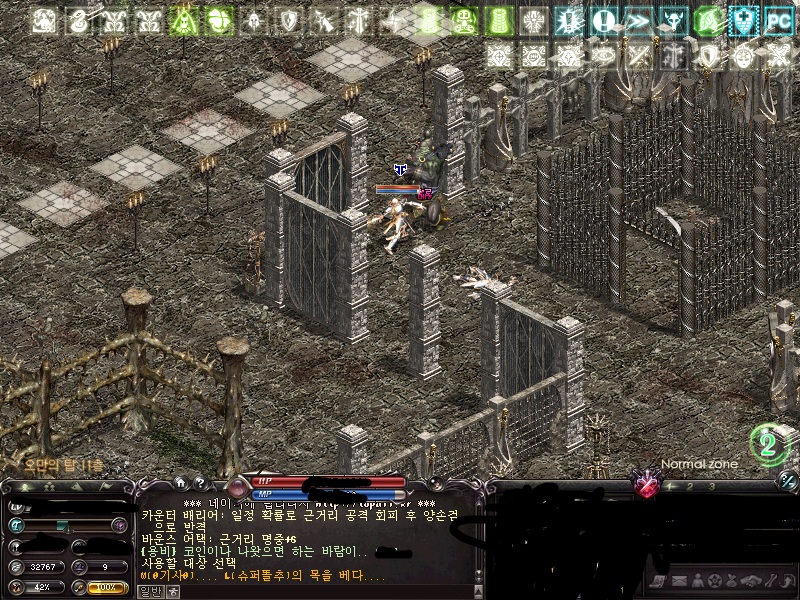Click the PC buff icon
Image resolution: width=800 pixels, height=600 pixels.
coord(778,20)
